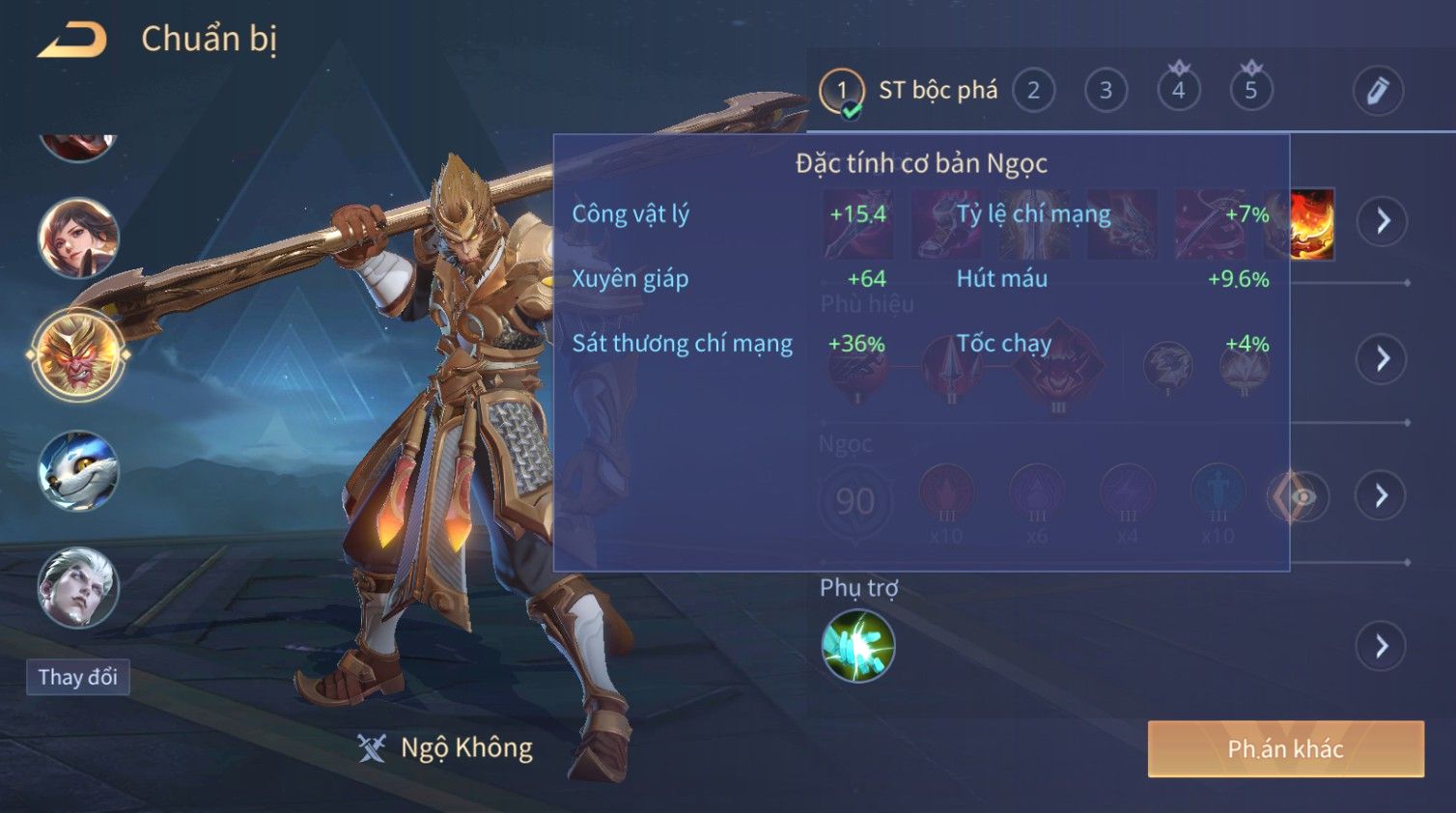Select the Phụ trợ support spell icon

pos(857,646)
